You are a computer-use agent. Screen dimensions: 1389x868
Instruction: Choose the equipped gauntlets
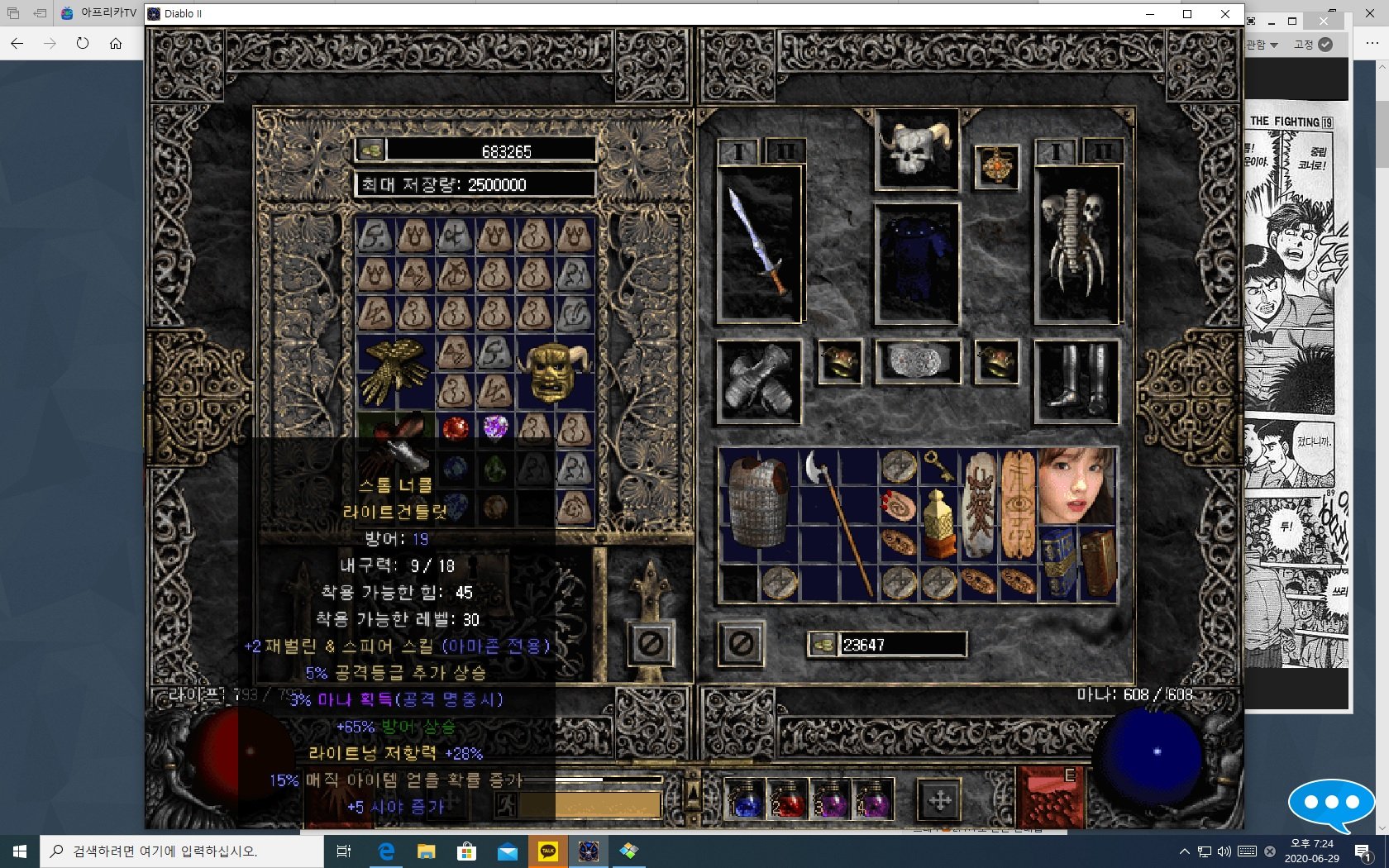[x=759, y=381]
